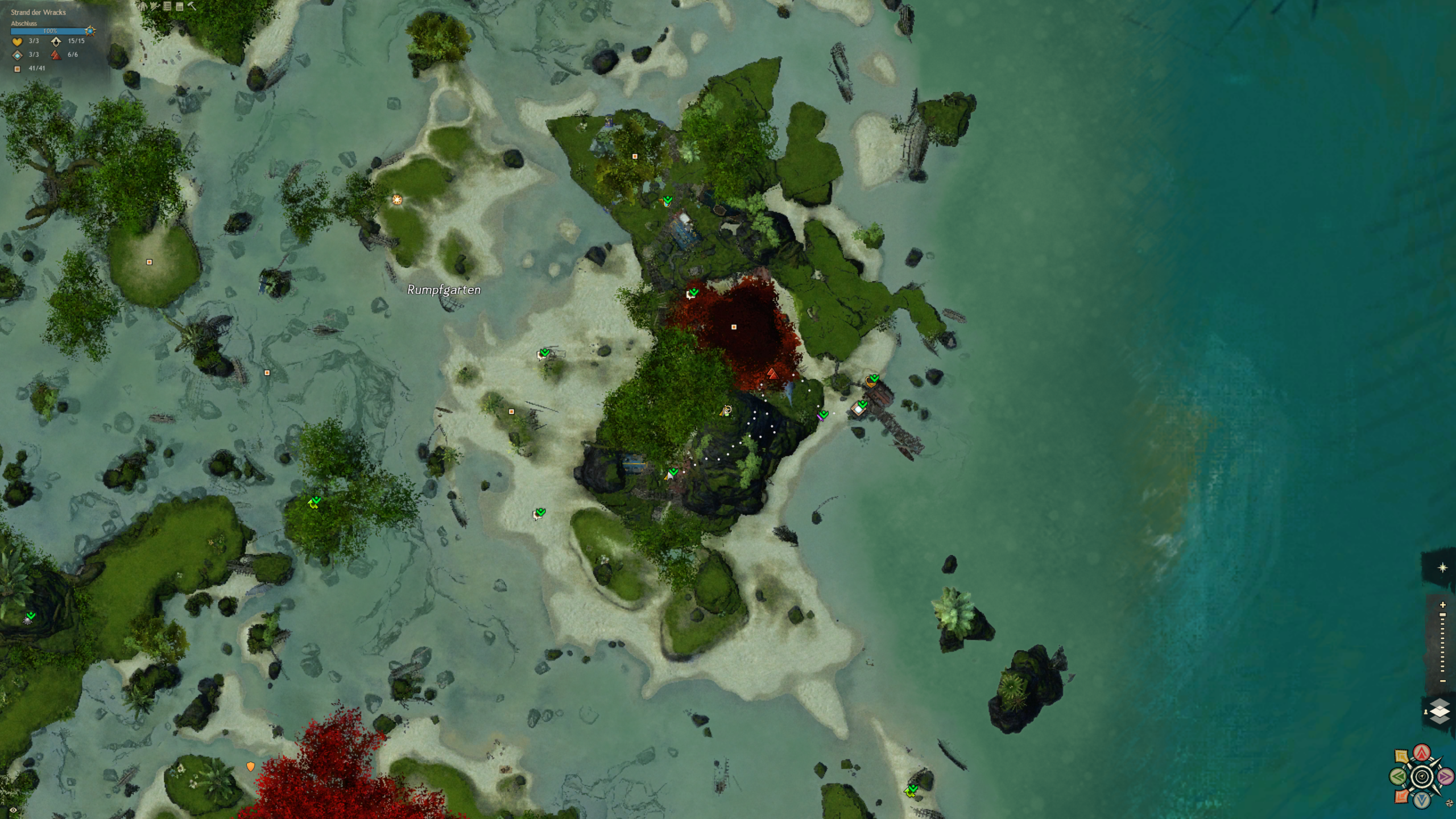Select the yellow square compass marker
This screenshot has height=819, width=1456.
tap(1402, 757)
